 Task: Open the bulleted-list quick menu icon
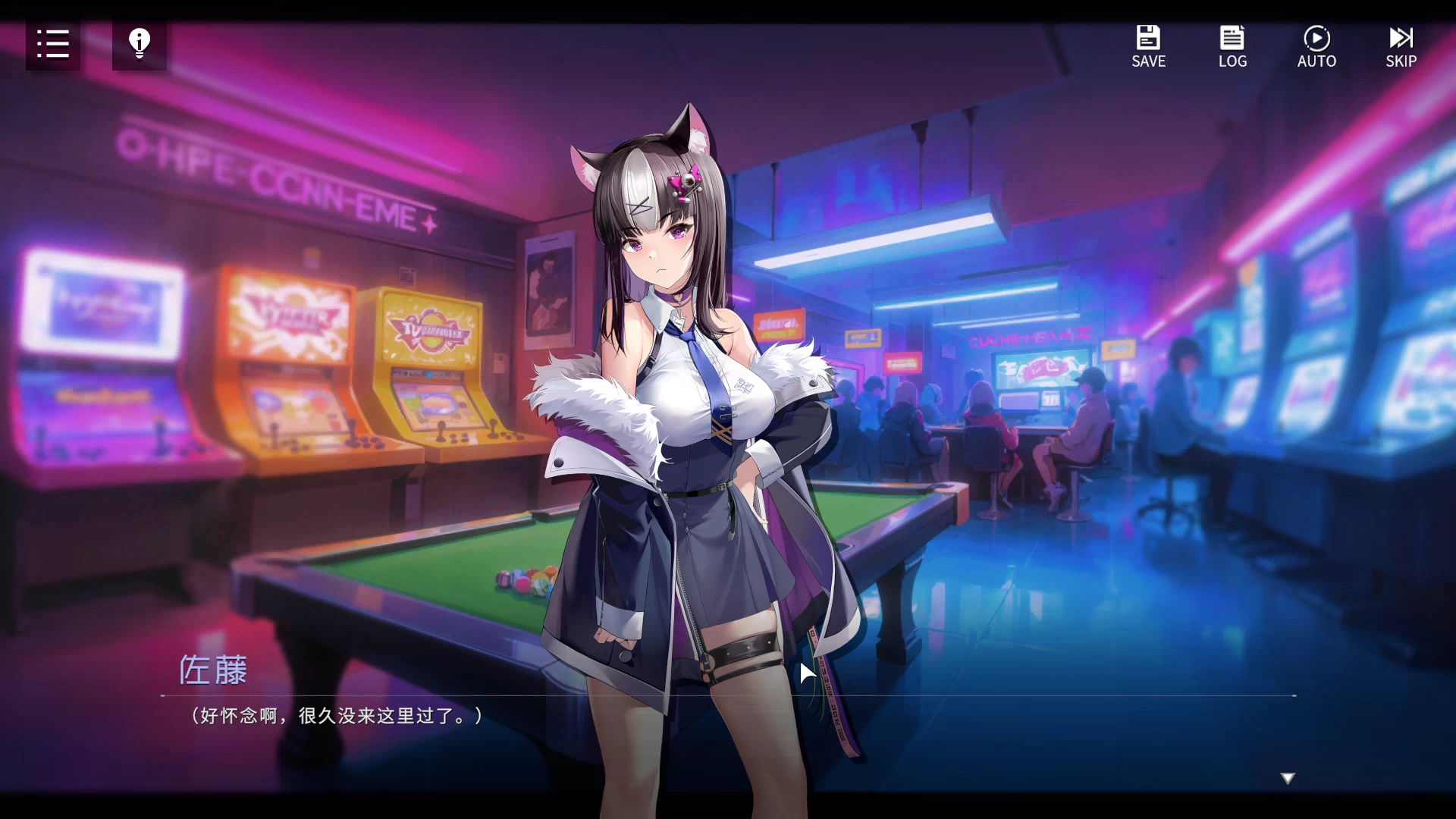[52, 45]
